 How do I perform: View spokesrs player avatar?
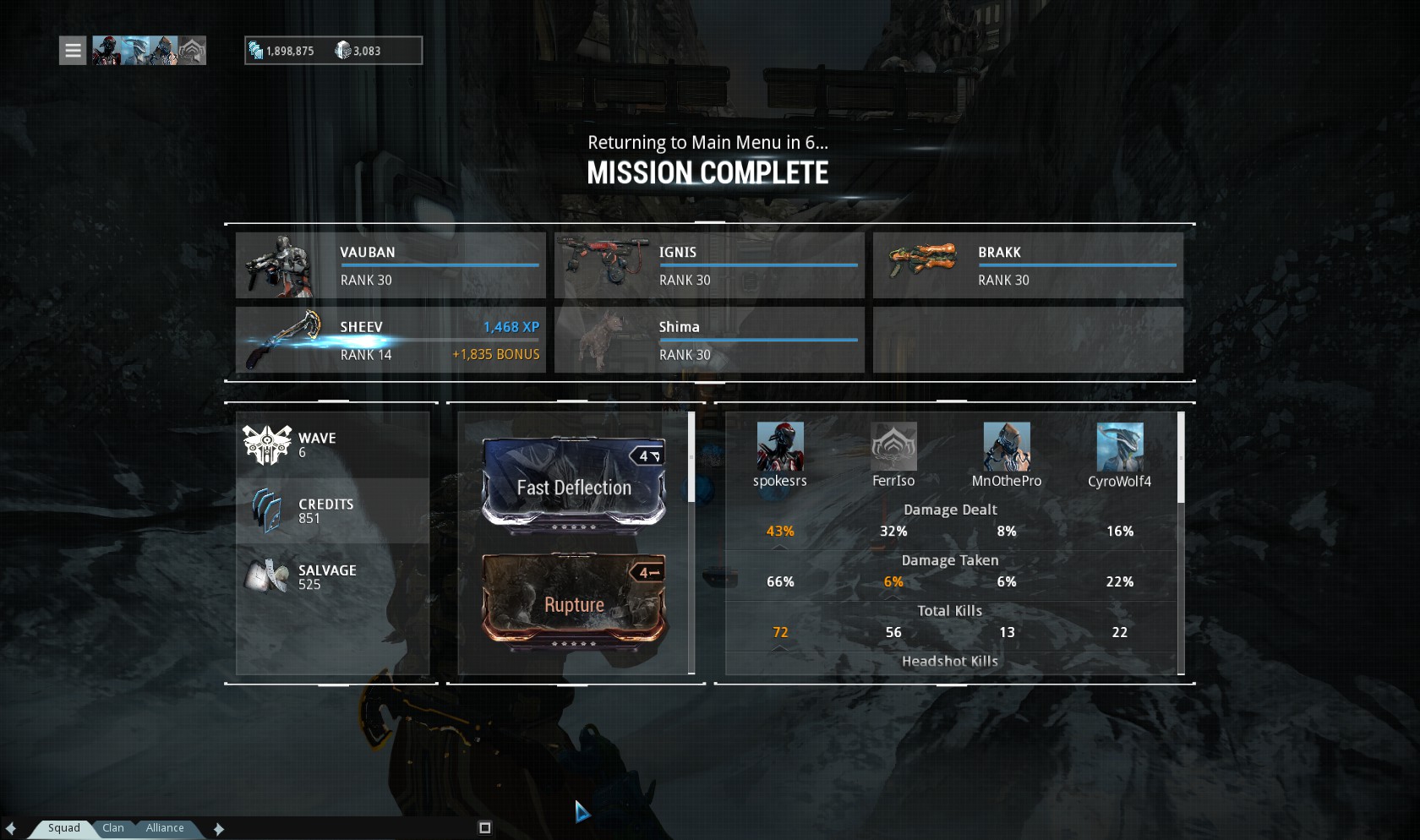tap(779, 446)
